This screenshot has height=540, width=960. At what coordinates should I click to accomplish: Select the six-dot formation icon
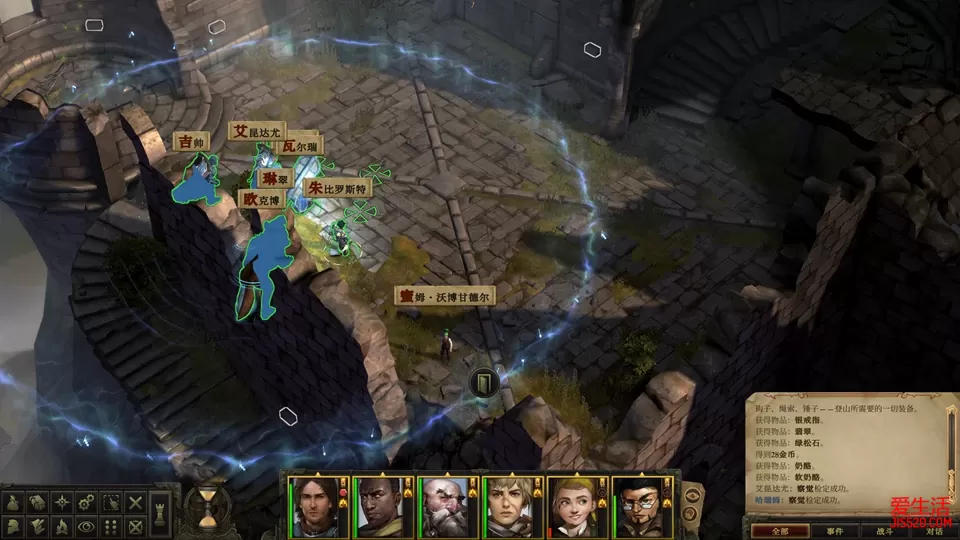(x=112, y=525)
